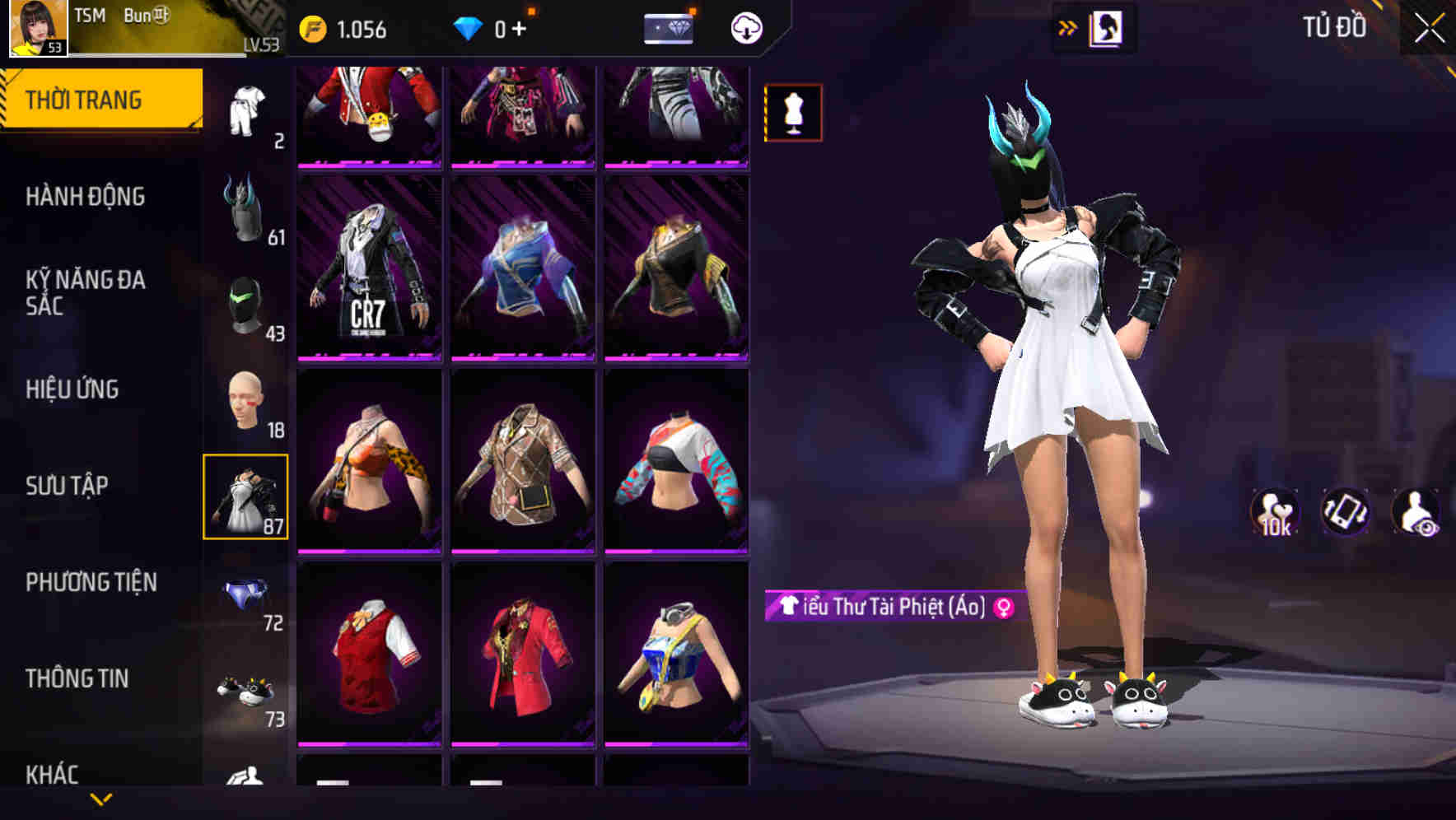
Task: Collapse the panel using double arrows icon
Action: 1067,27
